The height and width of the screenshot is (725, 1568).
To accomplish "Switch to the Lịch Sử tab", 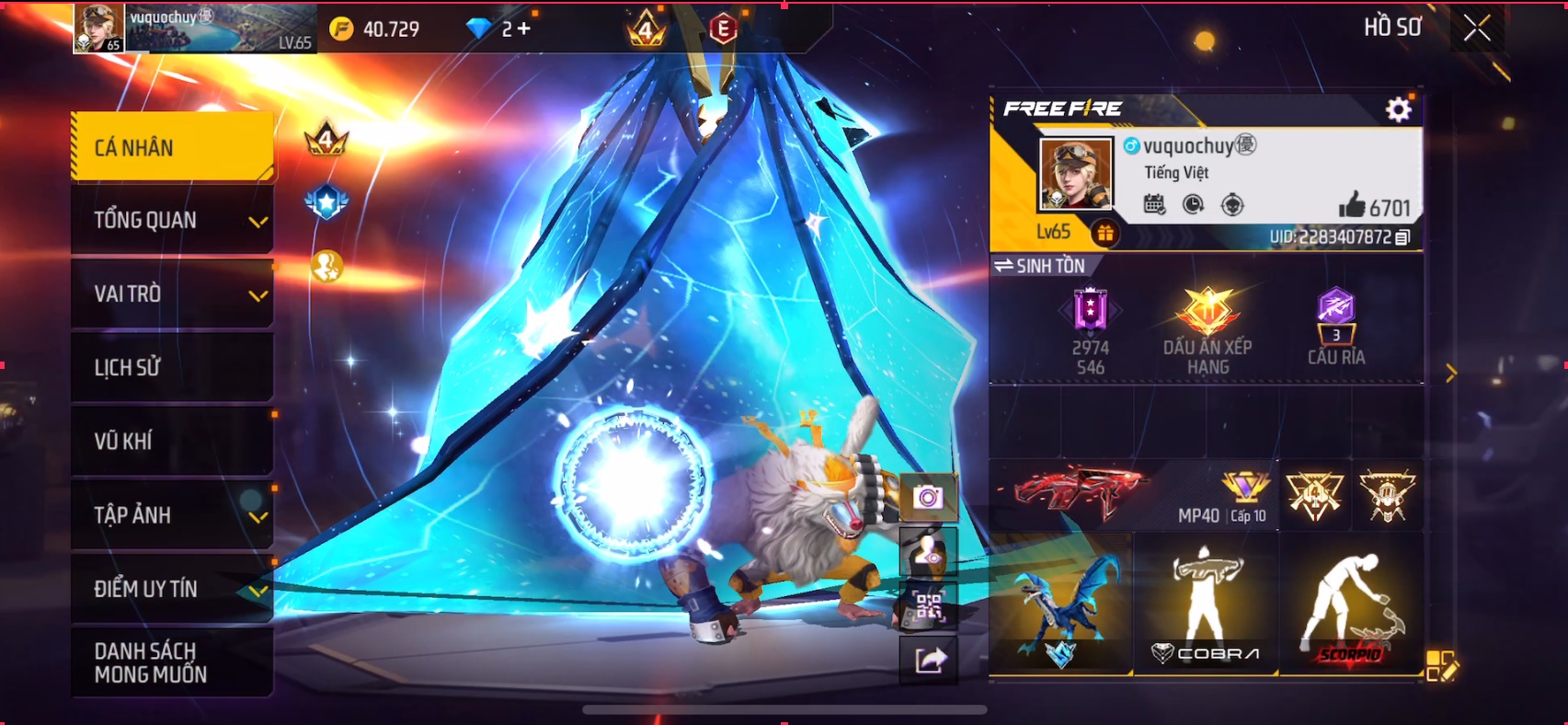I will click(173, 368).
